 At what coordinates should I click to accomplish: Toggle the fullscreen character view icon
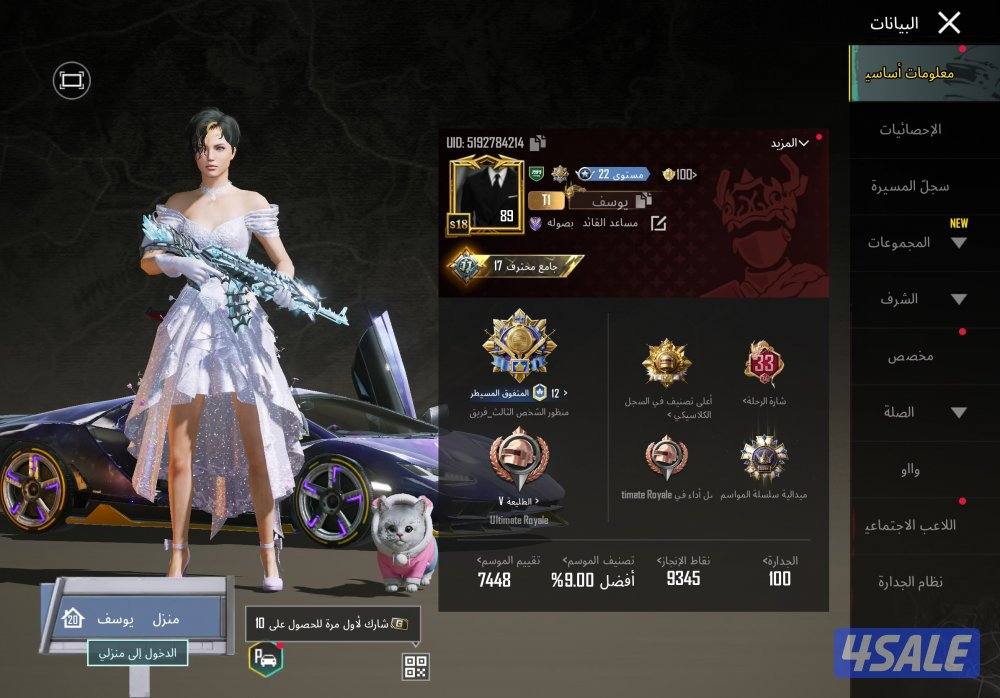tap(71, 80)
